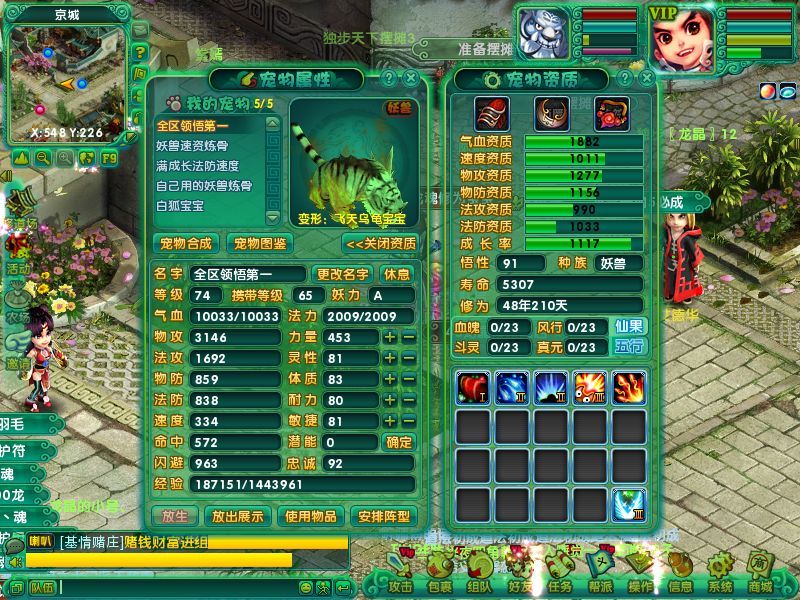Open the 包裹 bag from the bottom bar
Viewport: 800px width, 600px height.
coord(439,586)
